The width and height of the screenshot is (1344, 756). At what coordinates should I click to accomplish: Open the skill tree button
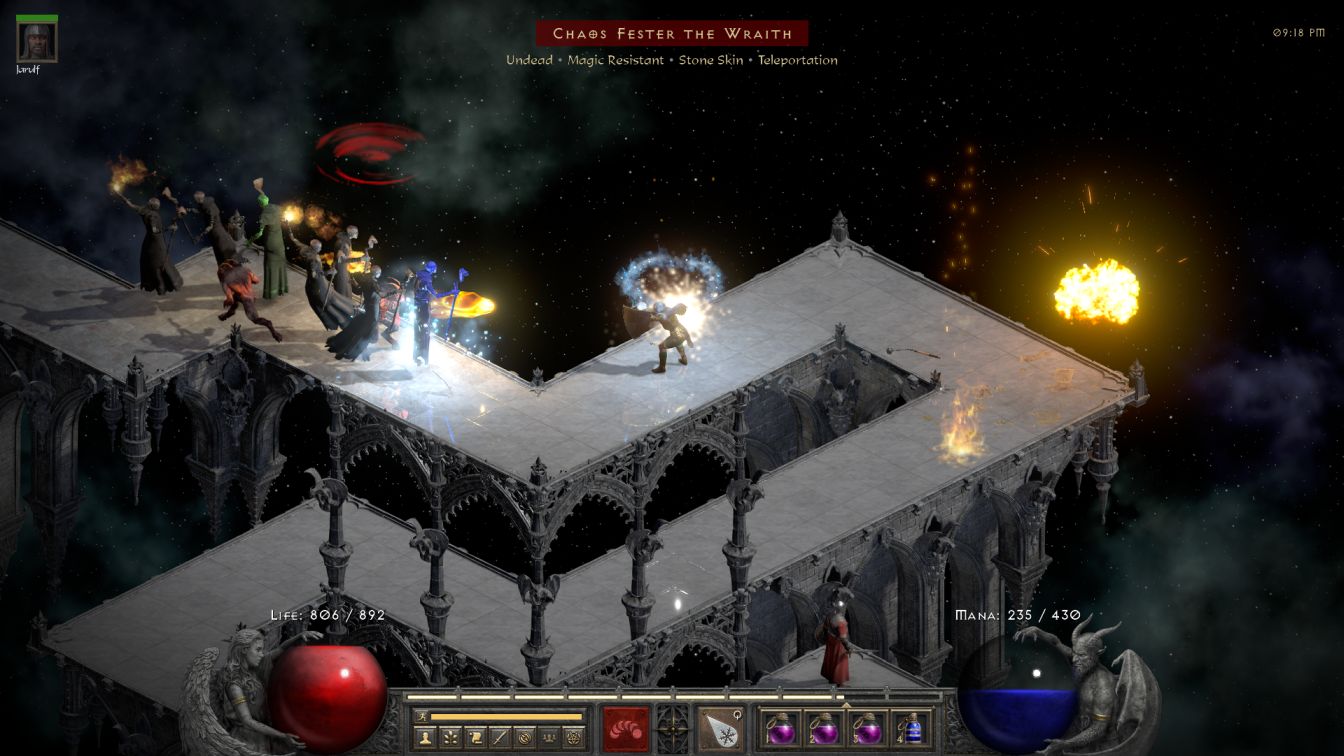(x=449, y=738)
